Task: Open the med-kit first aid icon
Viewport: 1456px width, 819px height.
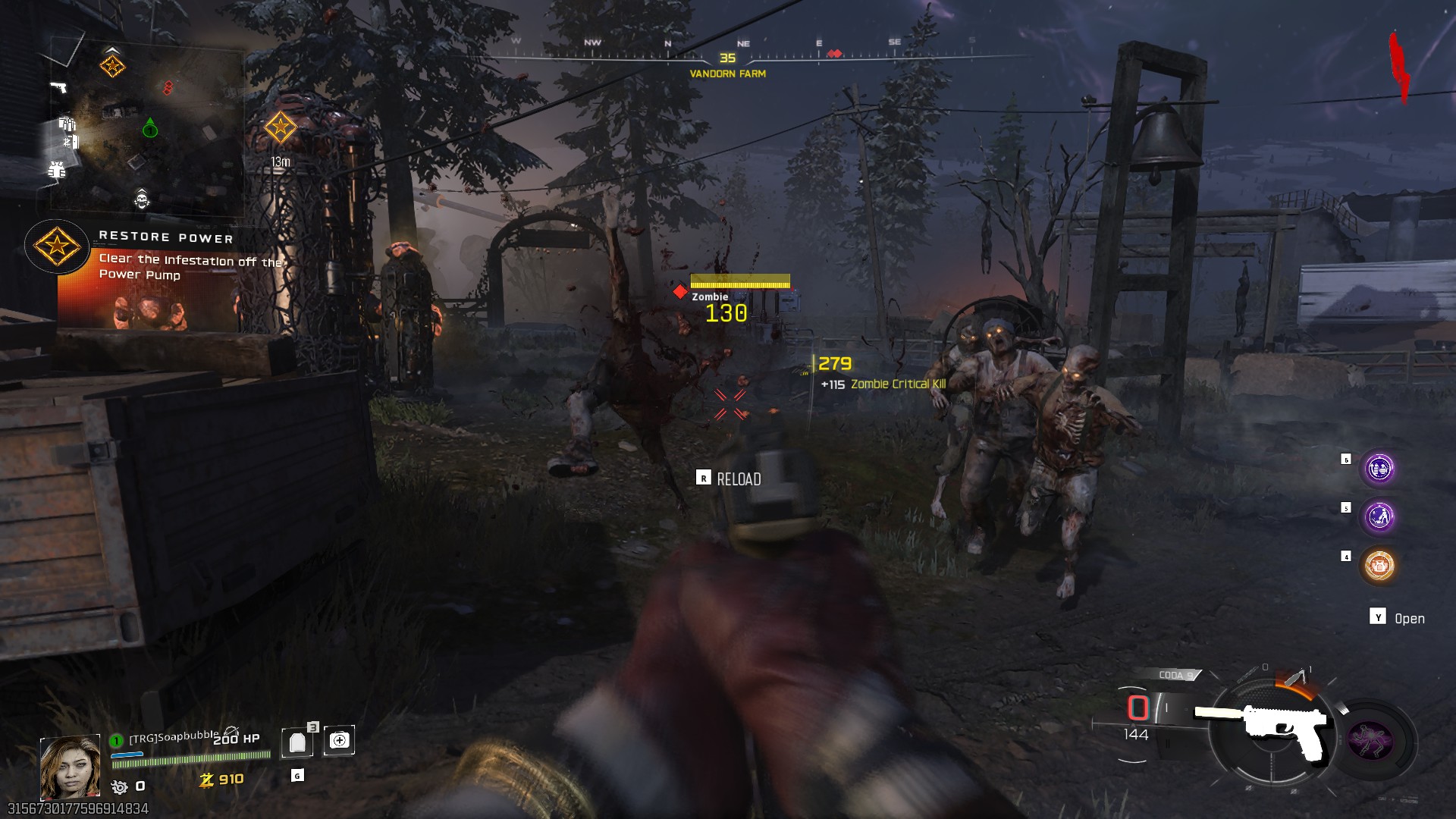Action: pyautogui.click(x=339, y=741)
